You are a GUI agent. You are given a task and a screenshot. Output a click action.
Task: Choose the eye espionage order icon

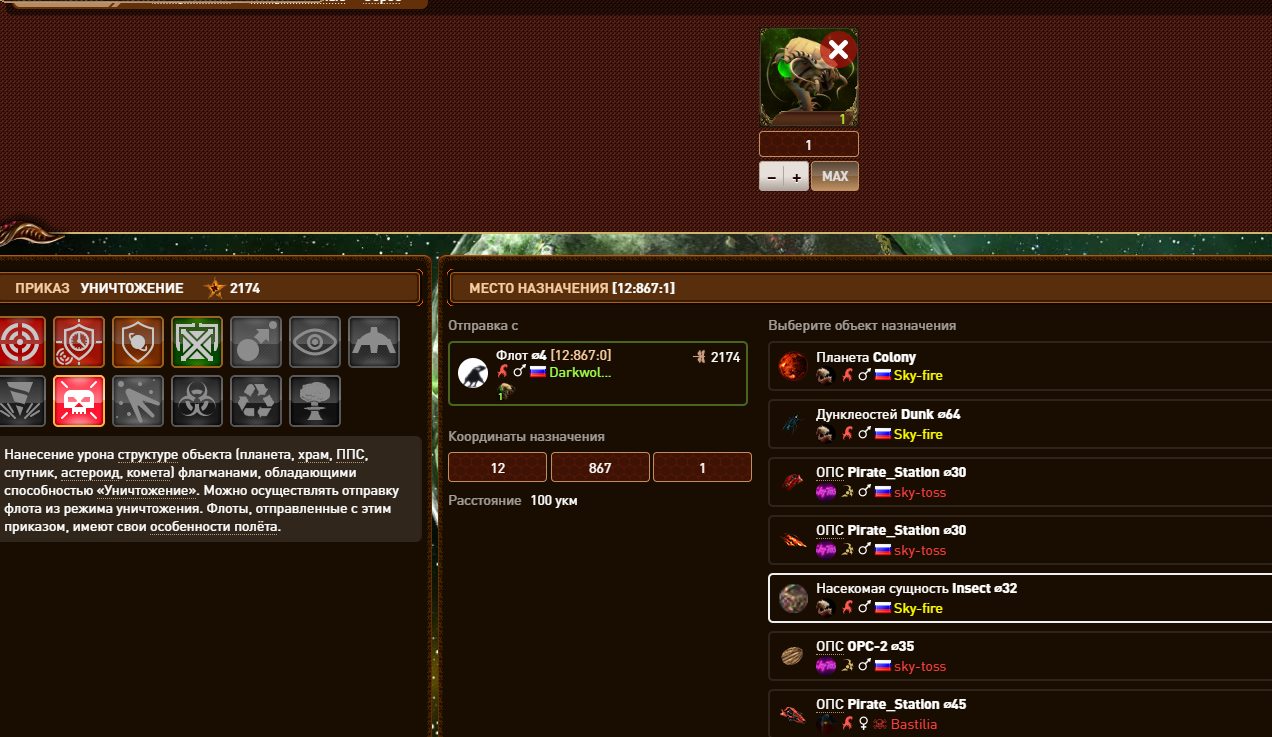(x=315, y=341)
